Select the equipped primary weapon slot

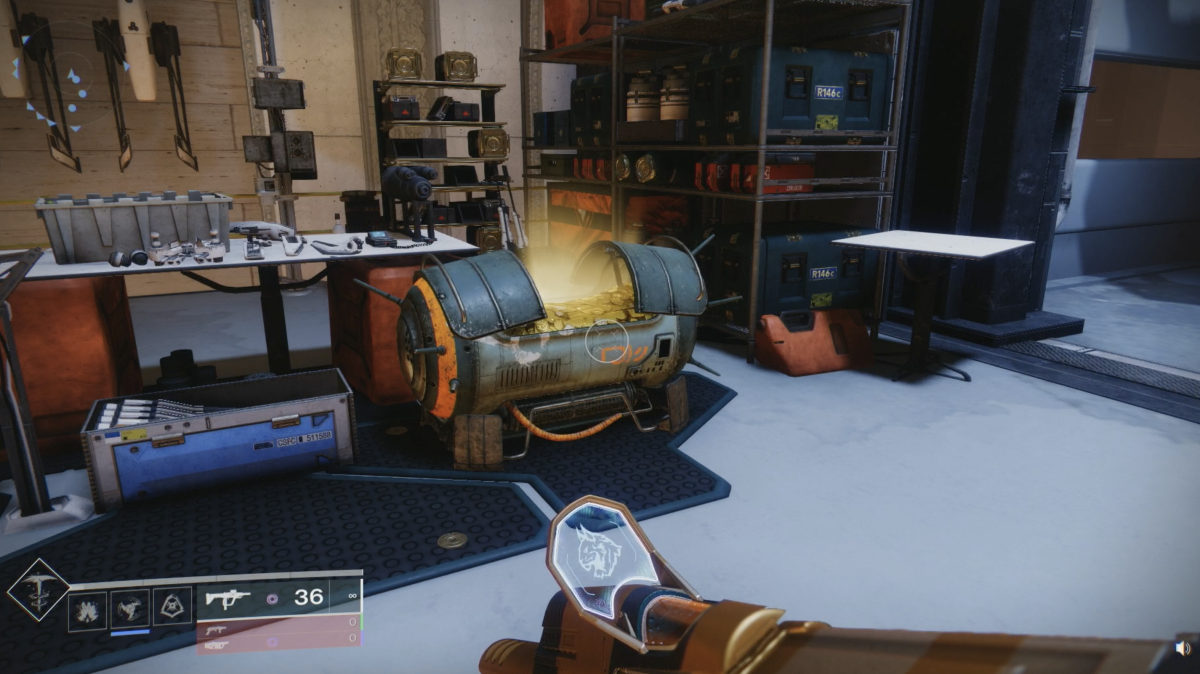click(279, 598)
